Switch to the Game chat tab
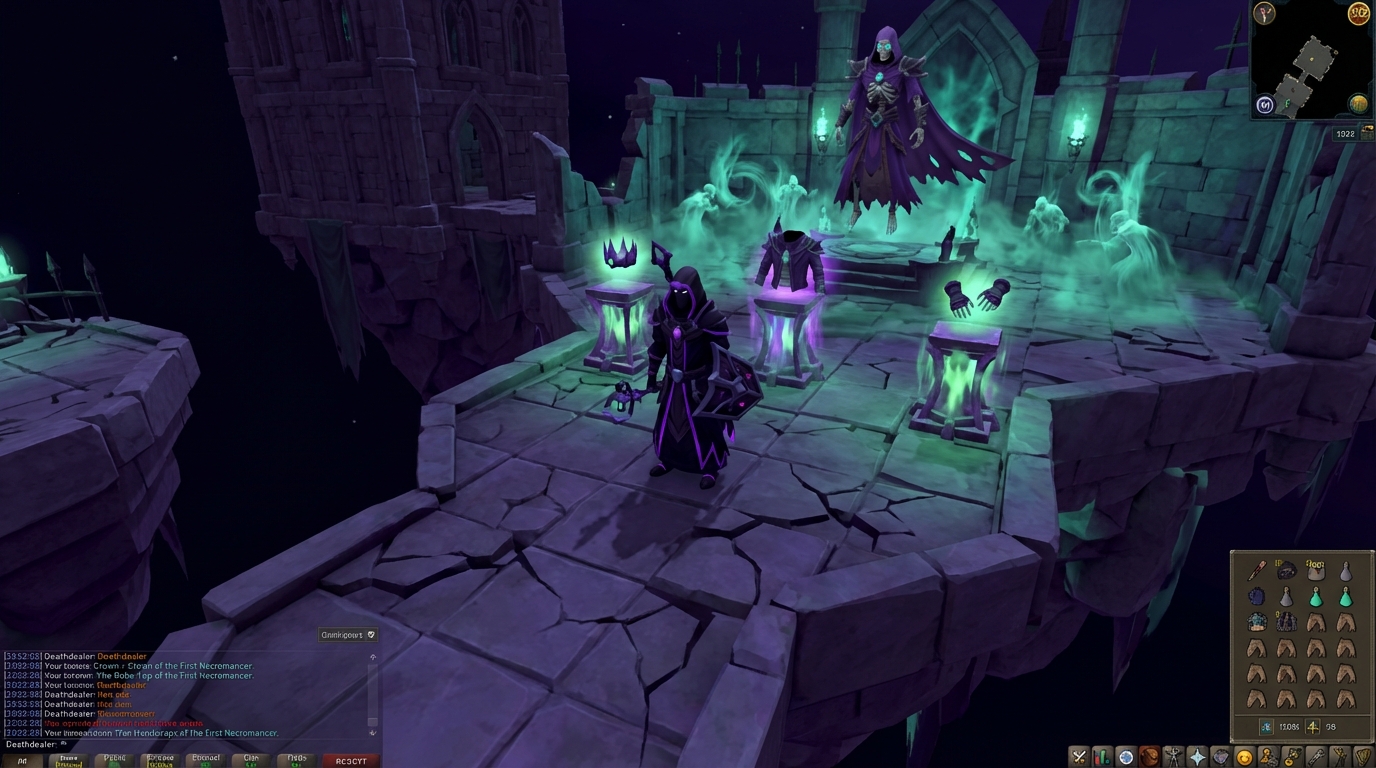Image resolution: width=1376 pixels, height=768 pixels. click(x=67, y=758)
